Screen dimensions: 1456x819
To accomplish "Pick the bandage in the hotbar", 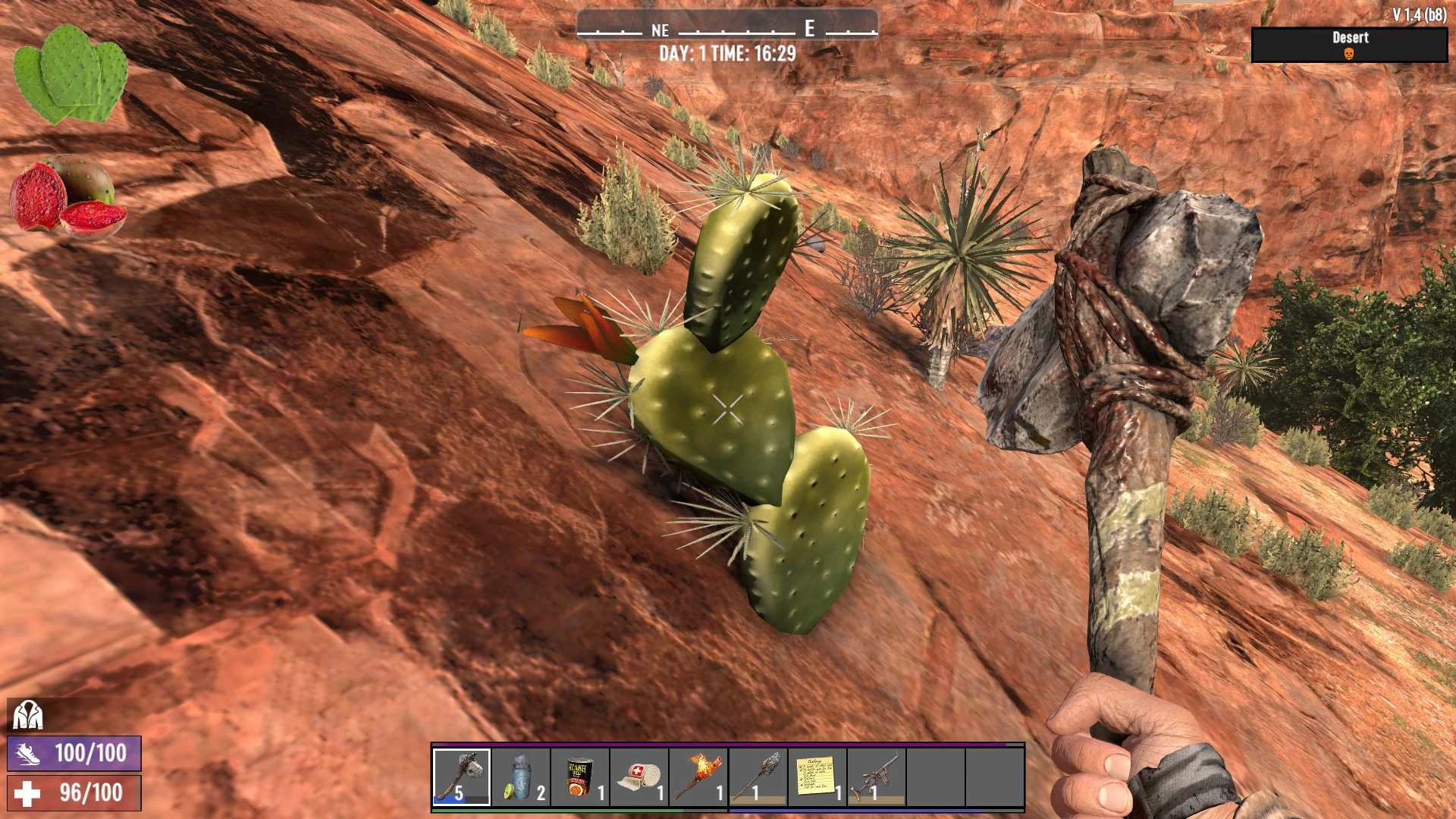I will (x=639, y=777).
